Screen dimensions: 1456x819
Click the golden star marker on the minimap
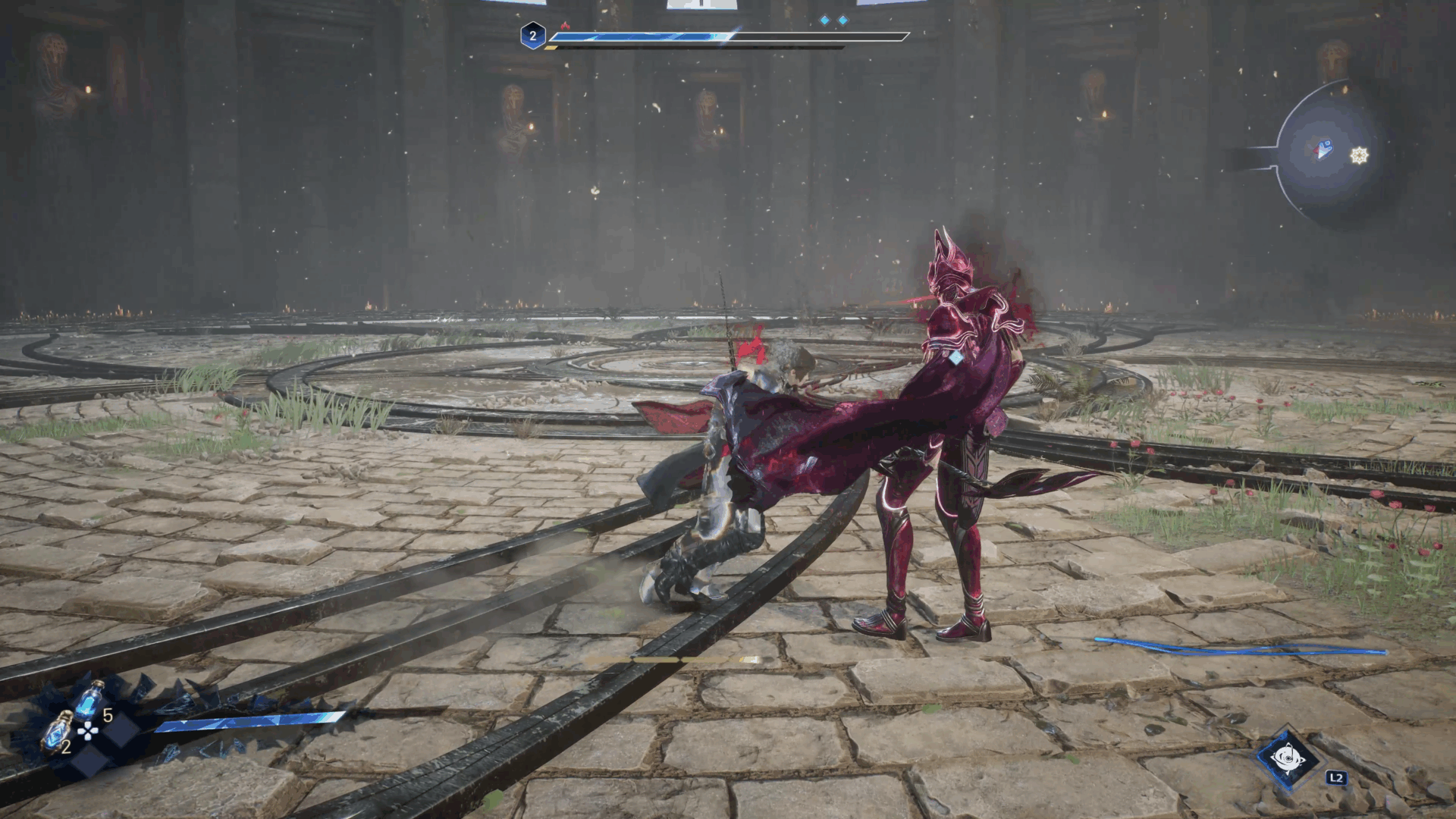(x=1360, y=155)
